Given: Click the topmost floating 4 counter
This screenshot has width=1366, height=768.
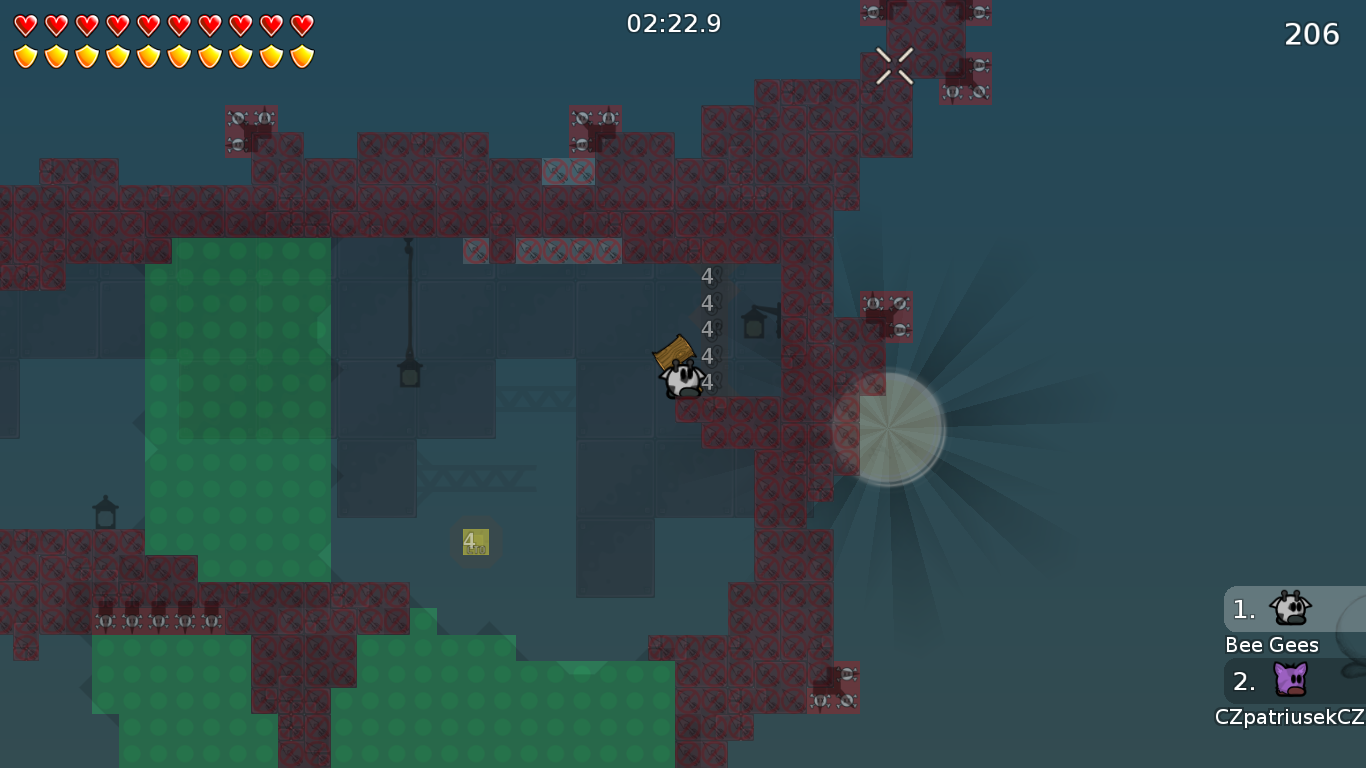Looking at the screenshot, I should coord(706,277).
